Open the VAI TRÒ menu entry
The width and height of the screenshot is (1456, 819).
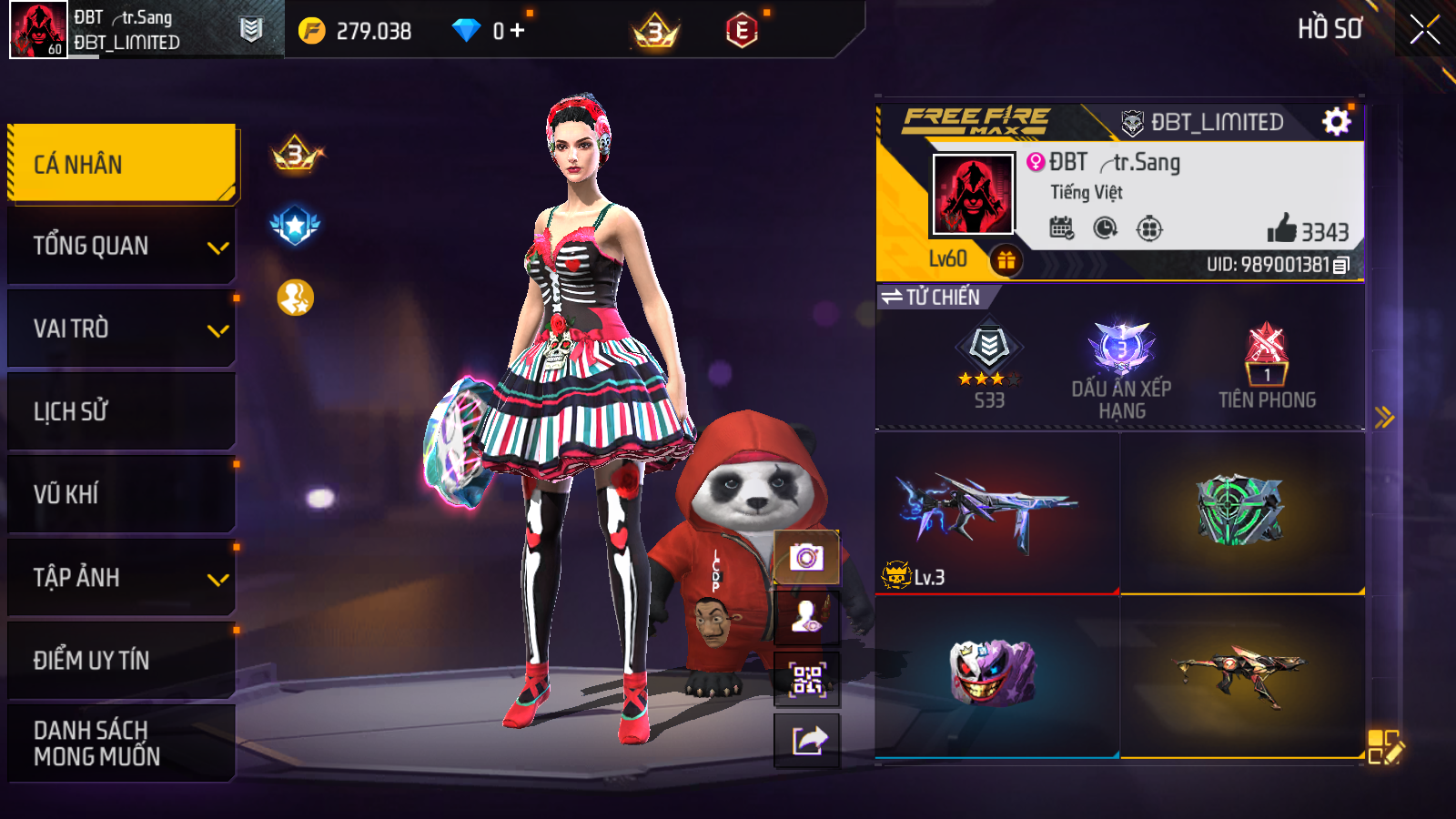(122, 329)
